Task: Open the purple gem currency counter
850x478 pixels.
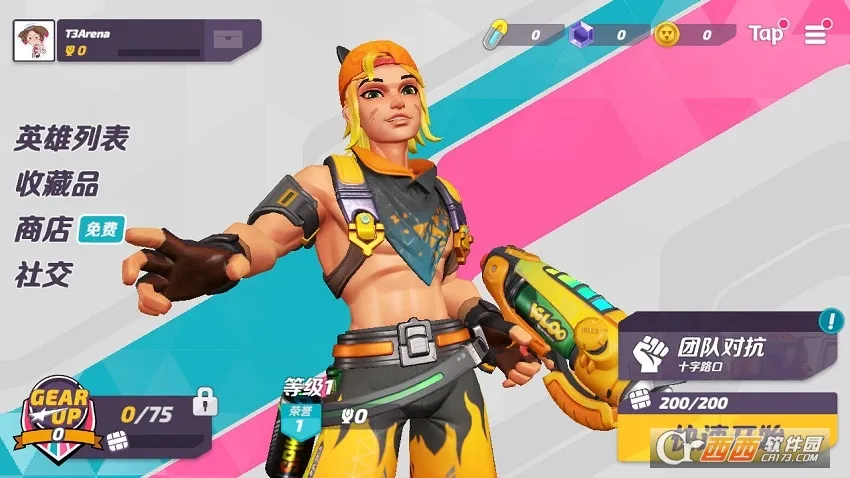Action: coord(602,35)
